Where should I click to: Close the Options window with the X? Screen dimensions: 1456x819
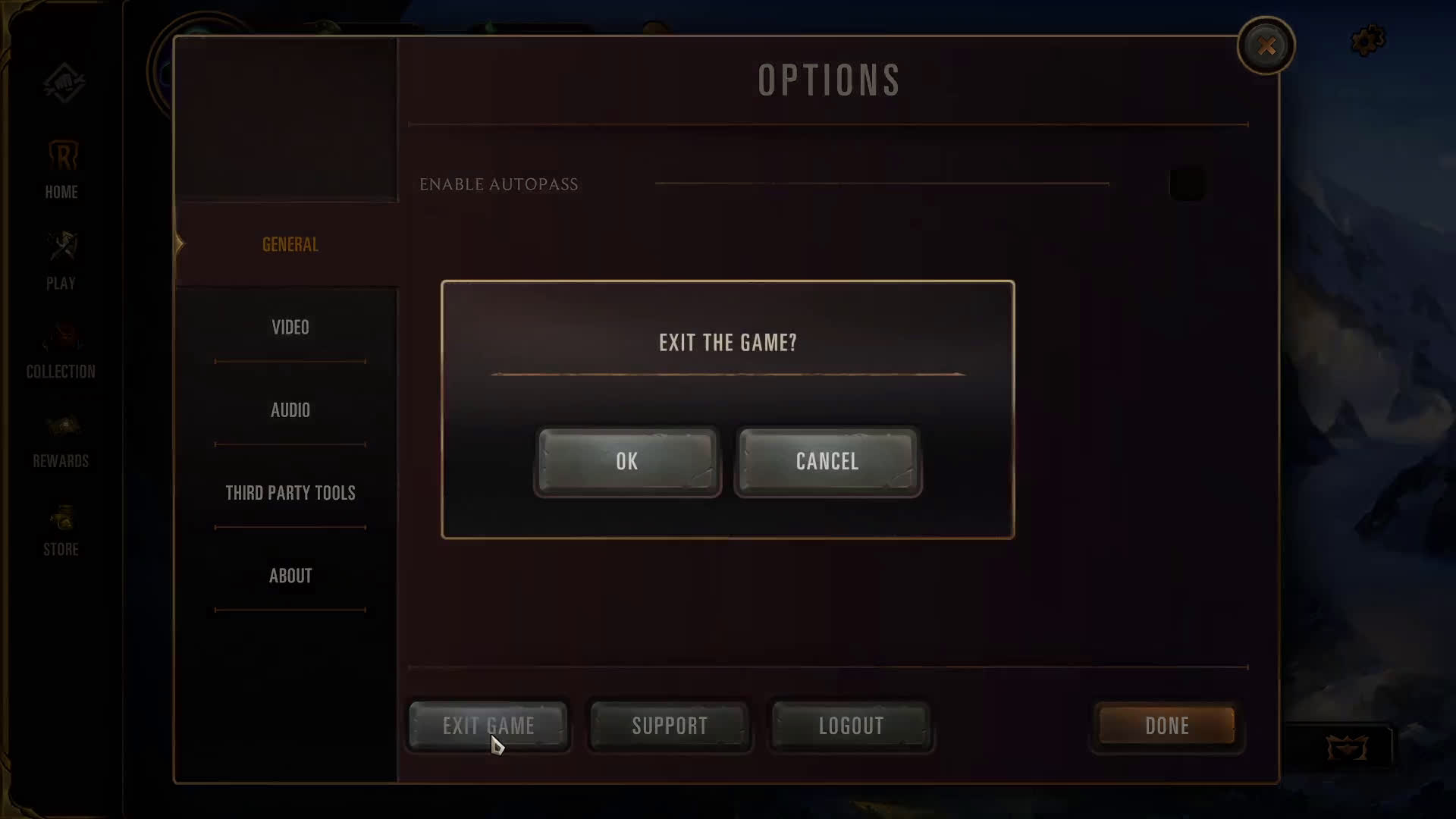[x=1266, y=46]
